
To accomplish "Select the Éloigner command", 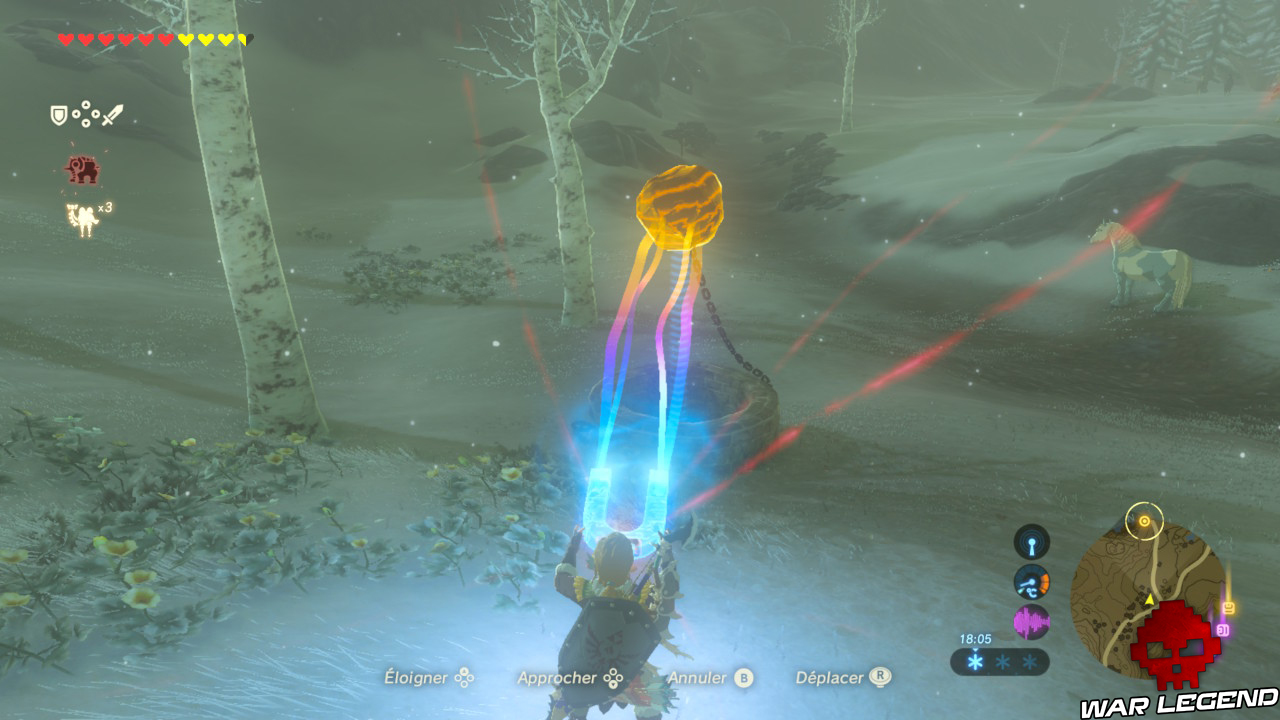I will pyautogui.click(x=415, y=677).
